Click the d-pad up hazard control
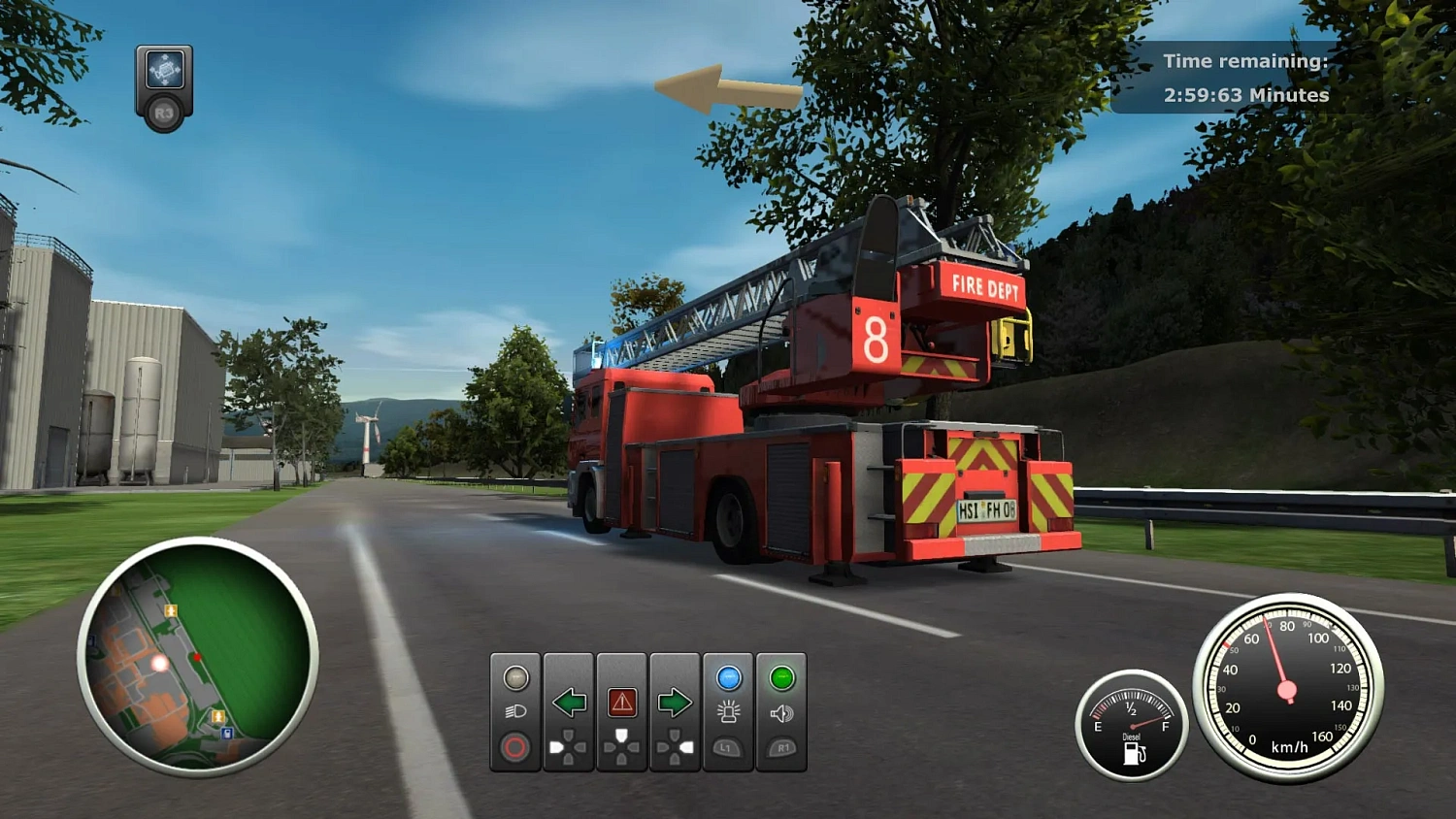Screen dimensions: 1456x819 pyautogui.click(x=621, y=735)
